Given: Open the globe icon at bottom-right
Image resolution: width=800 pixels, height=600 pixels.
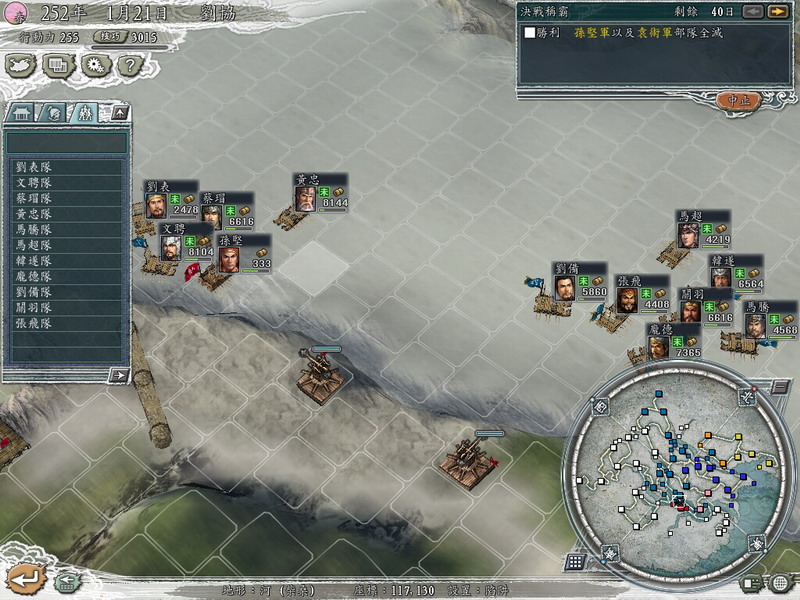Looking at the screenshot, I should [x=779, y=582].
